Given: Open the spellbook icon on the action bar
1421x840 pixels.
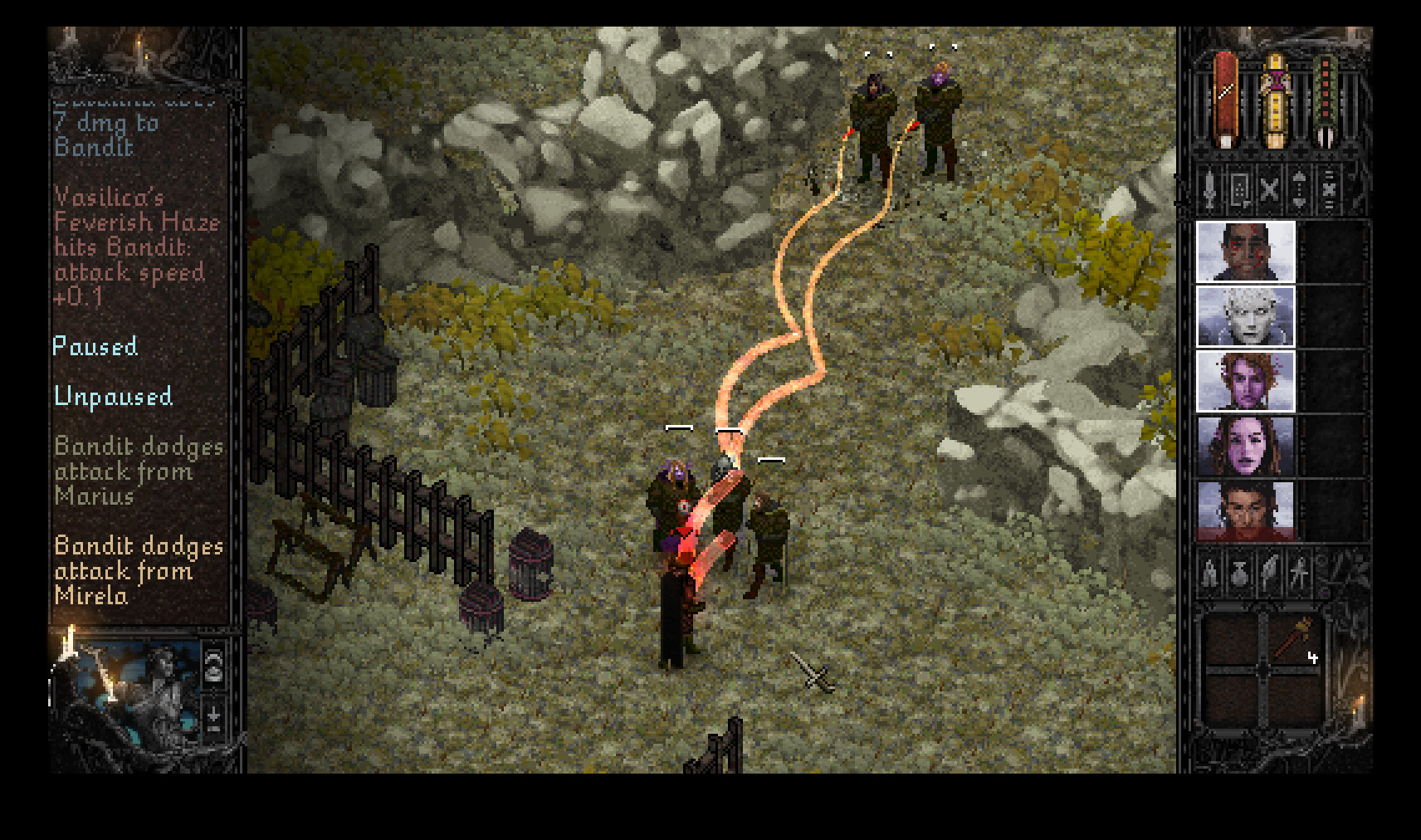Looking at the screenshot, I should click(1238, 190).
